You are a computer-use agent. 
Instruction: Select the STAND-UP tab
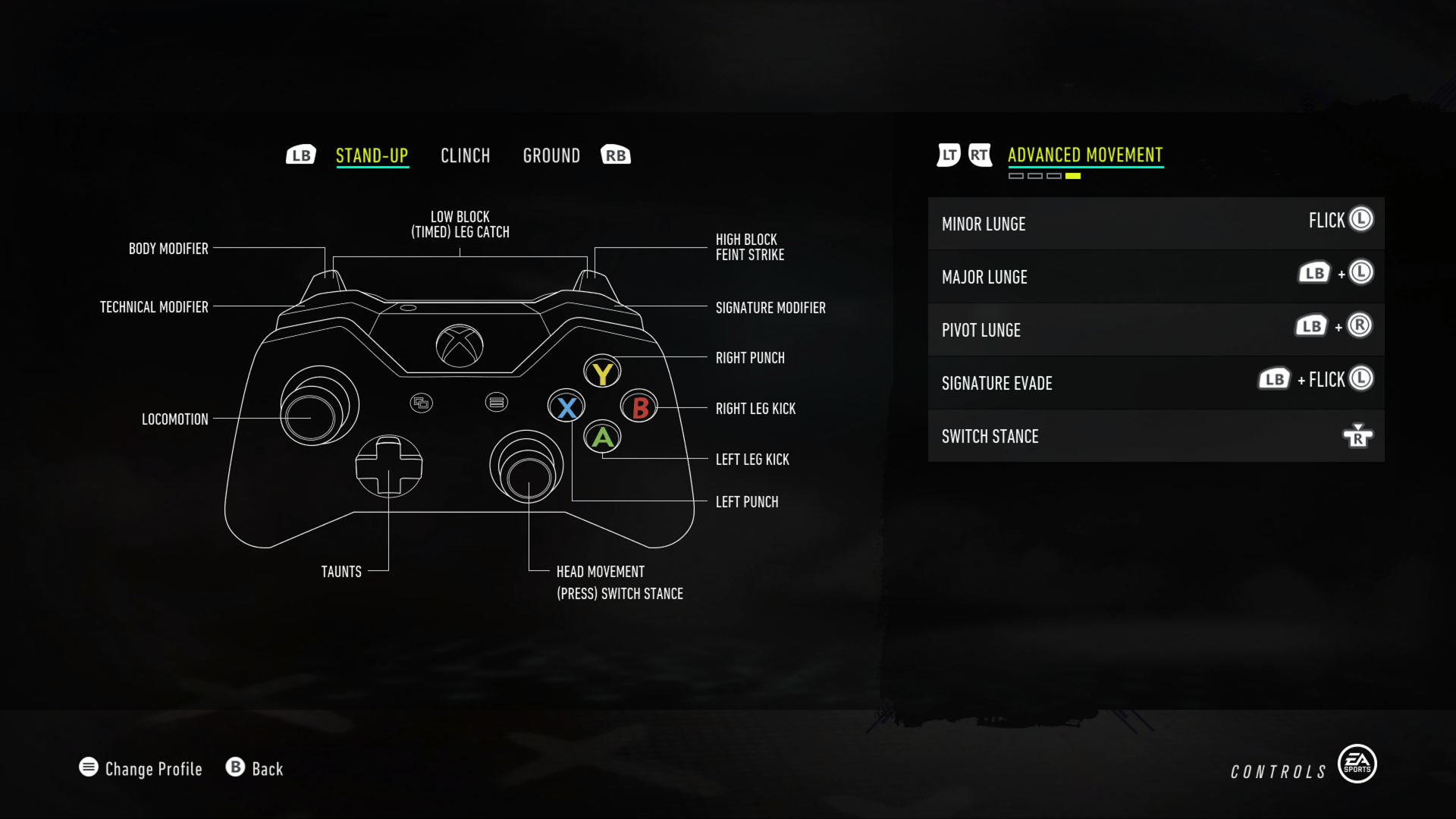[372, 155]
